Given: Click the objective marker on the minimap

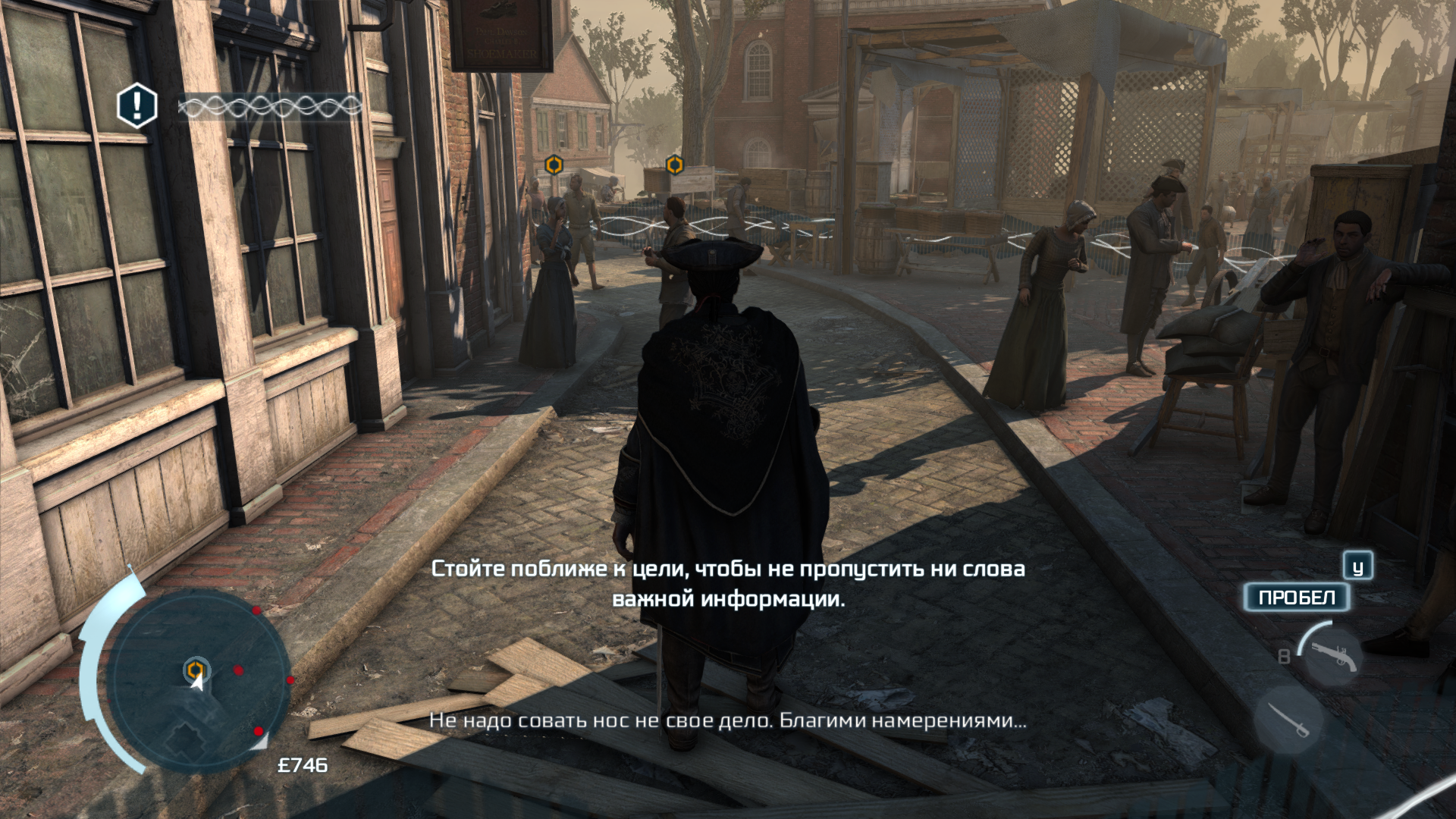Looking at the screenshot, I should click(x=196, y=669).
